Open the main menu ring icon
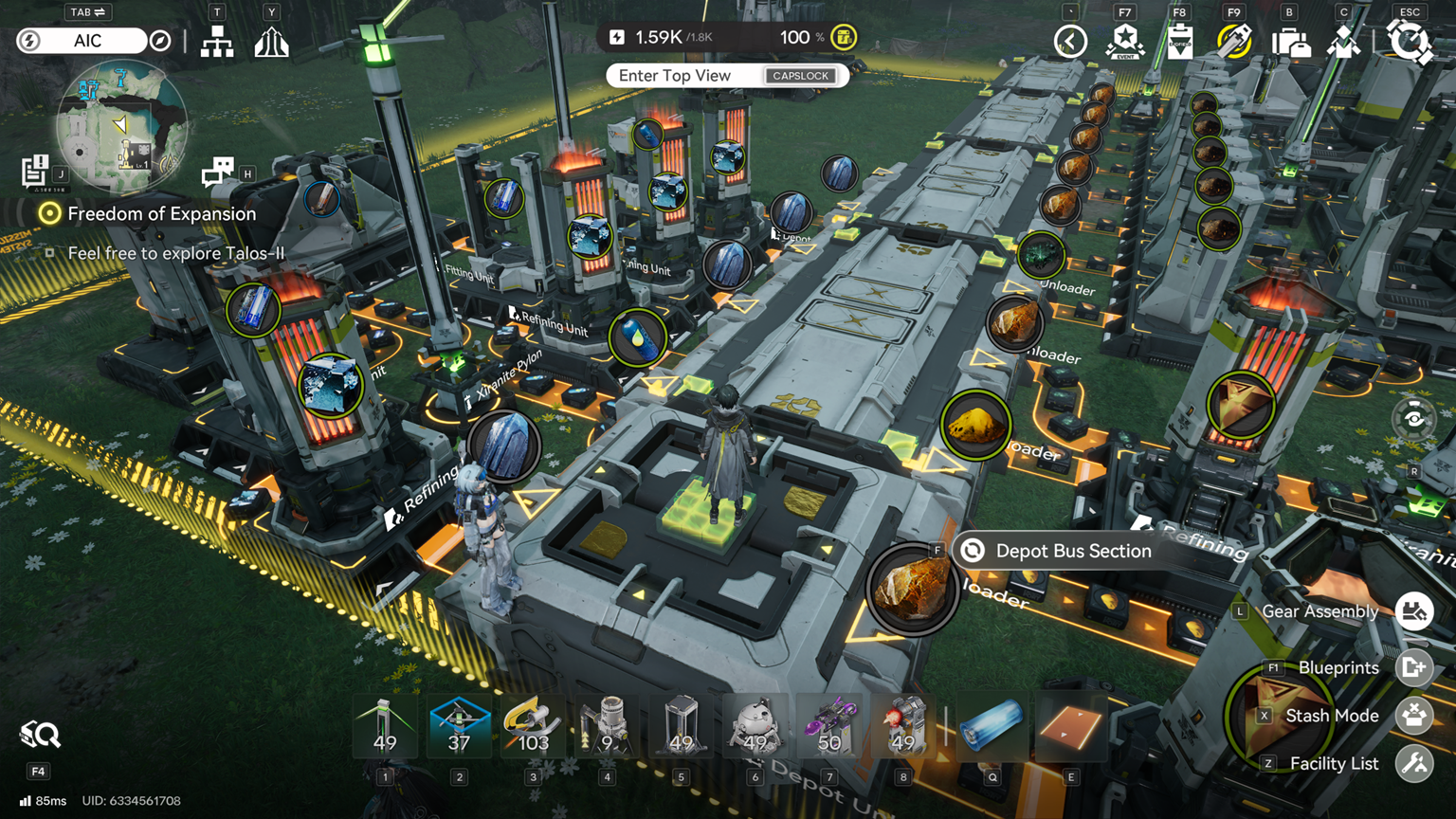This screenshot has height=819, width=1456. tap(1409, 42)
